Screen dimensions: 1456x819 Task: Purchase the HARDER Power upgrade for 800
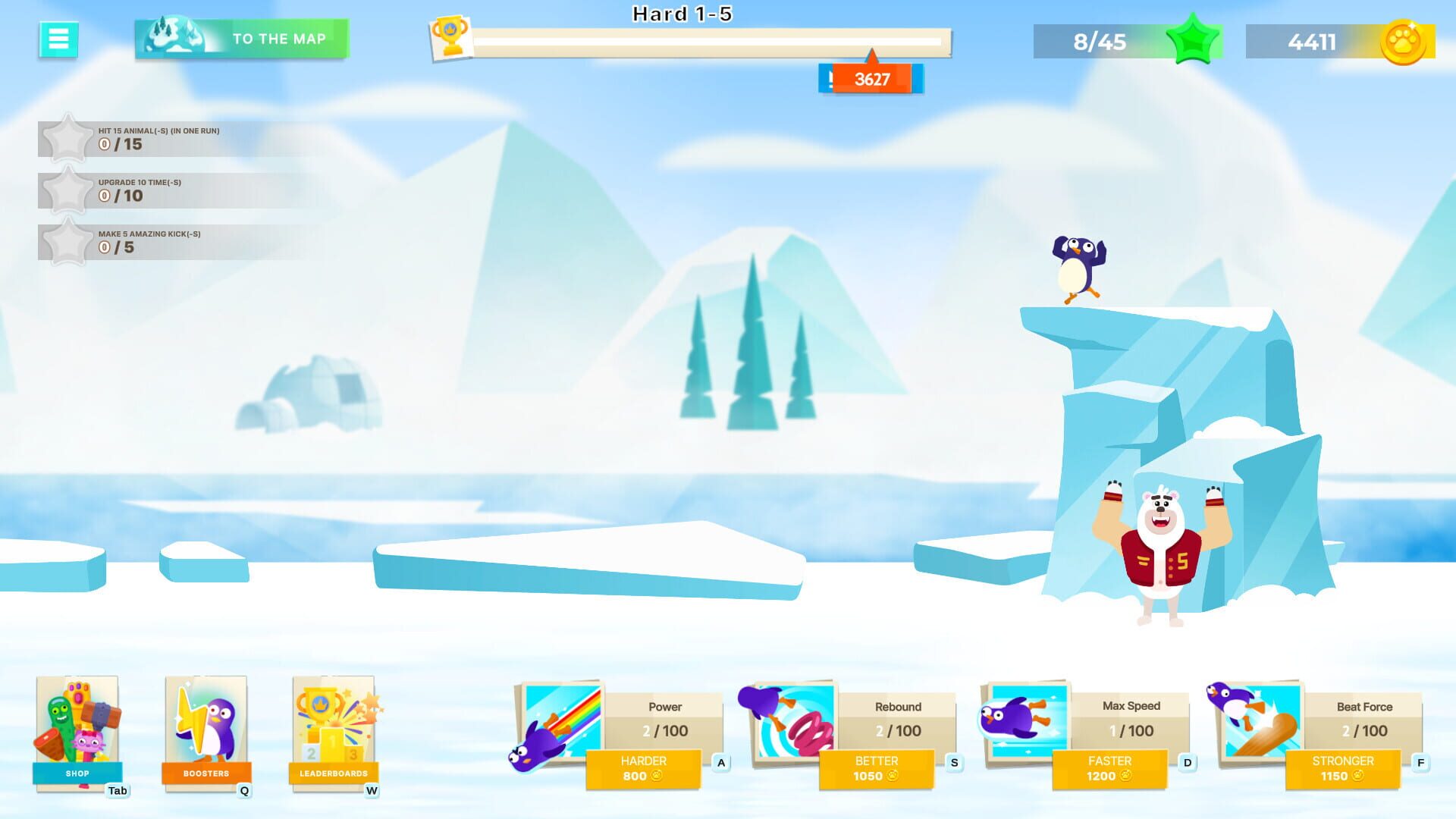645,767
